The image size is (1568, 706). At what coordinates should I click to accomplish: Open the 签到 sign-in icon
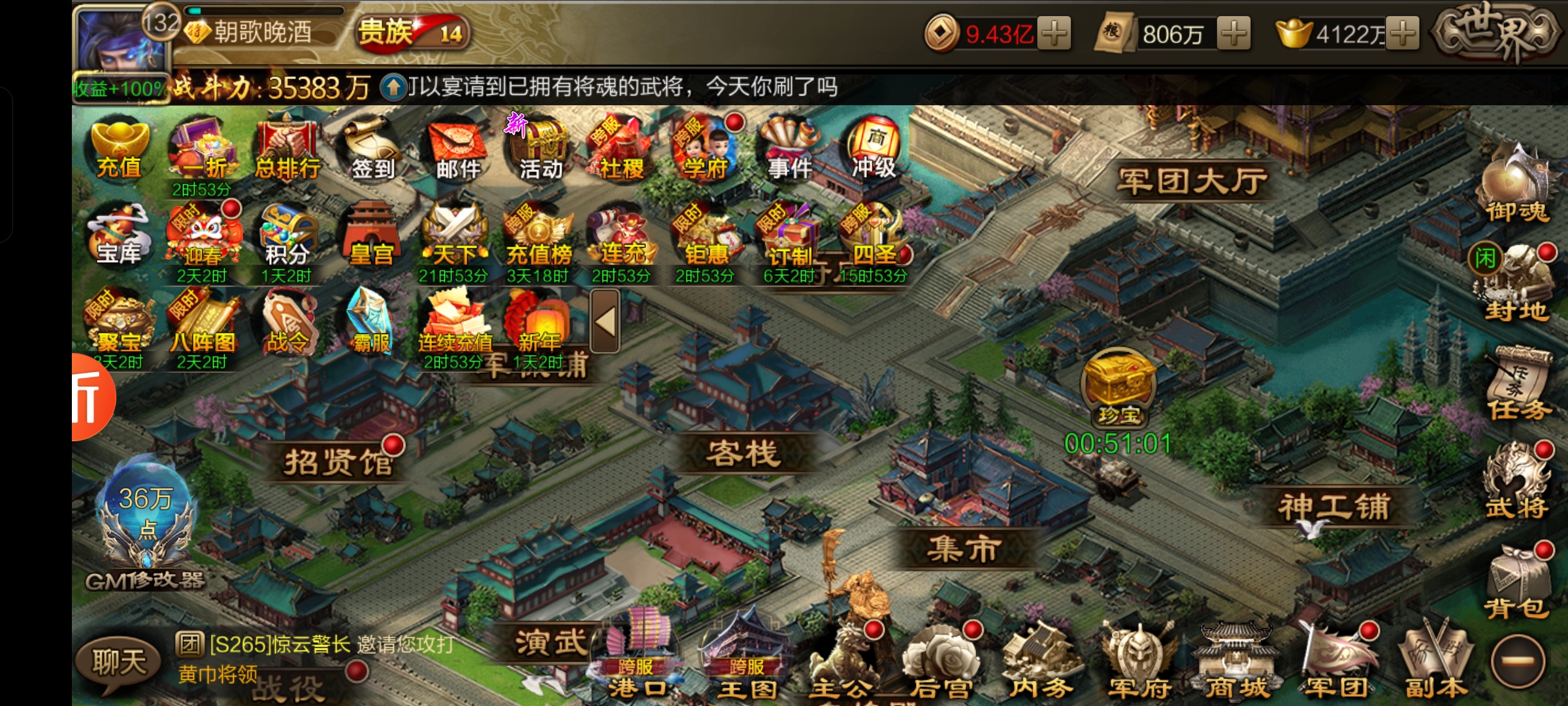(372, 149)
